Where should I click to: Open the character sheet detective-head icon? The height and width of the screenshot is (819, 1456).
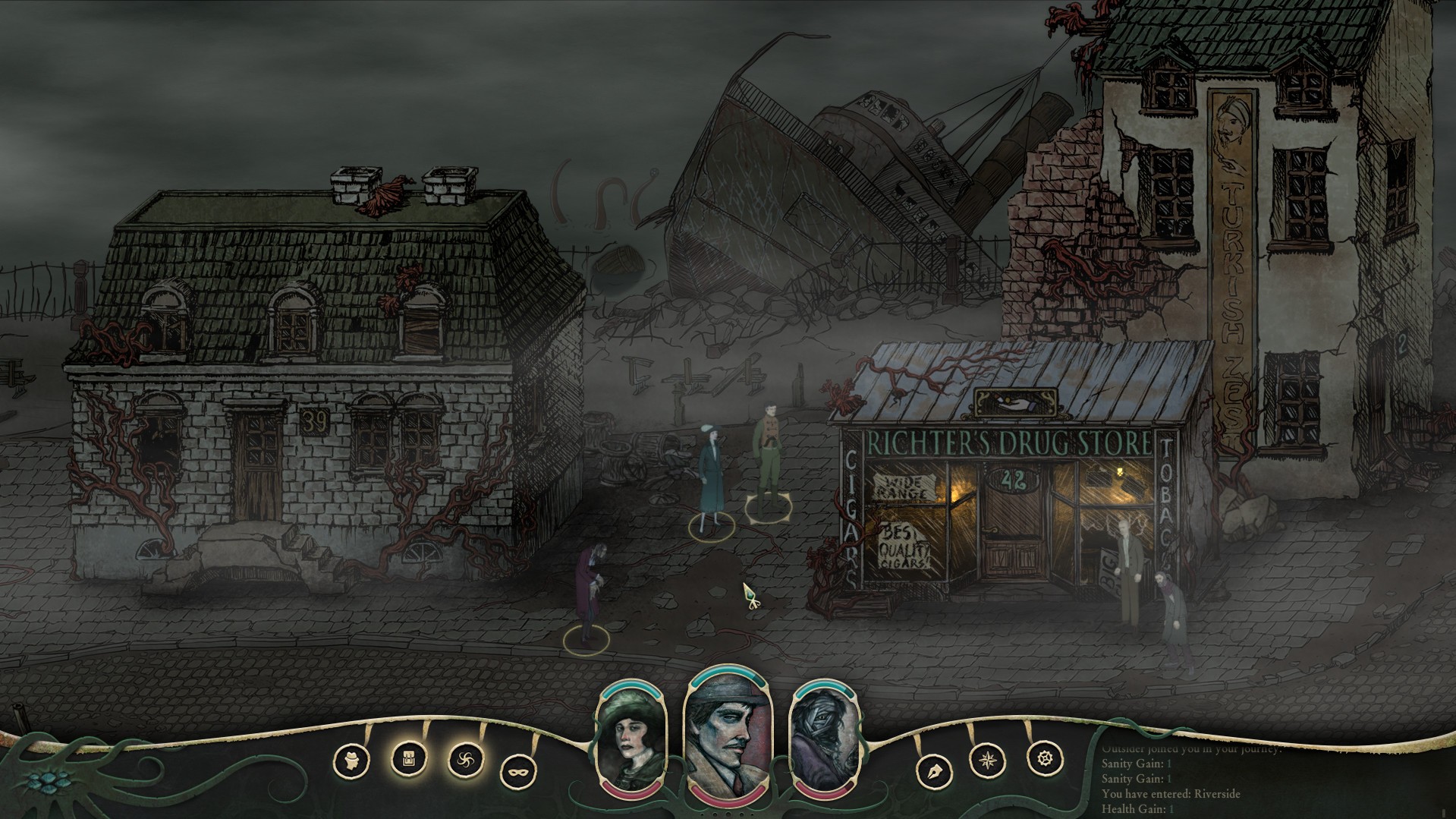[x=352, y=760]
